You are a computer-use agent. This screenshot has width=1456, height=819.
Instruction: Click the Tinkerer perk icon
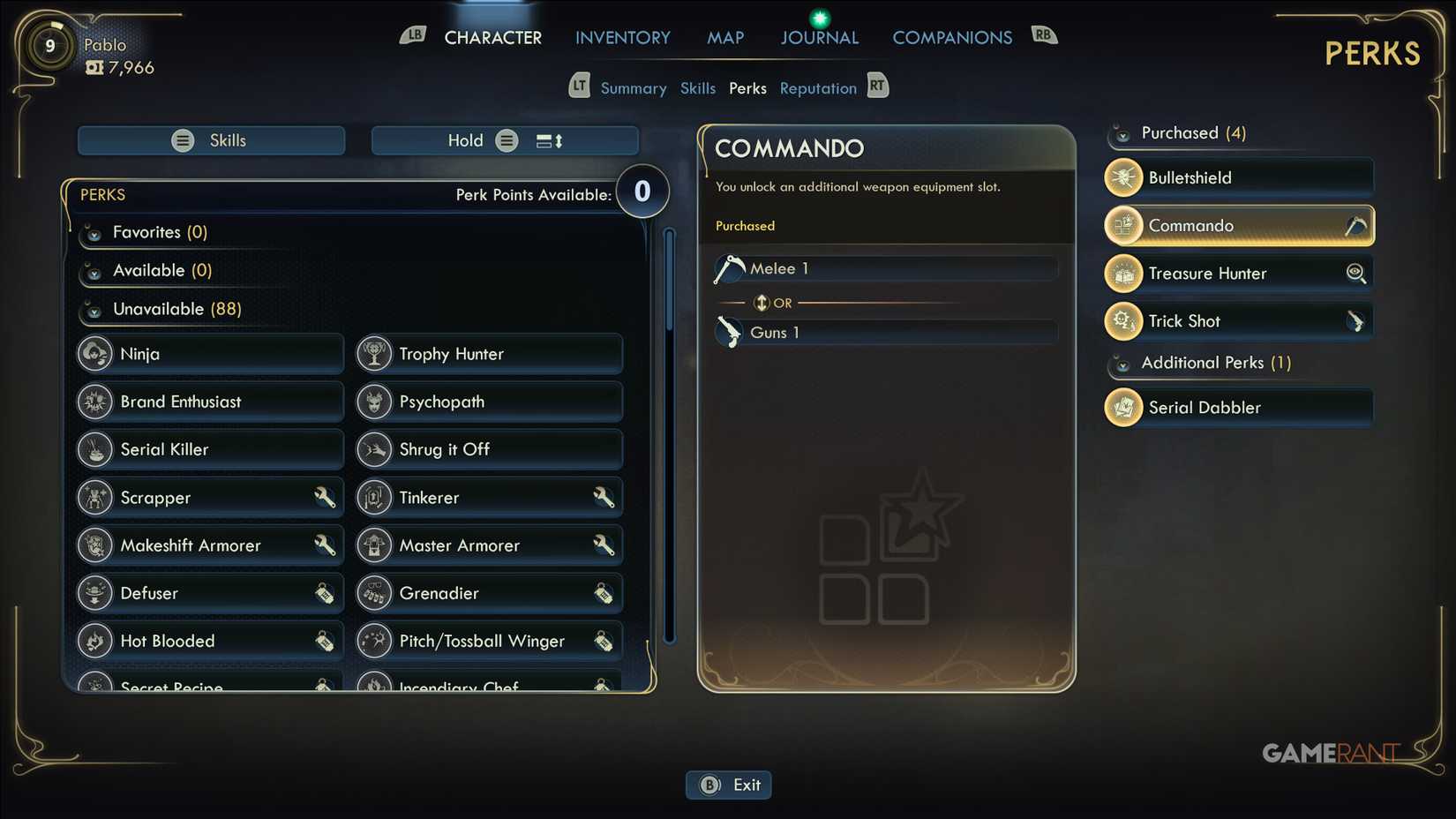pyautogui.click(x=374, y=496)
